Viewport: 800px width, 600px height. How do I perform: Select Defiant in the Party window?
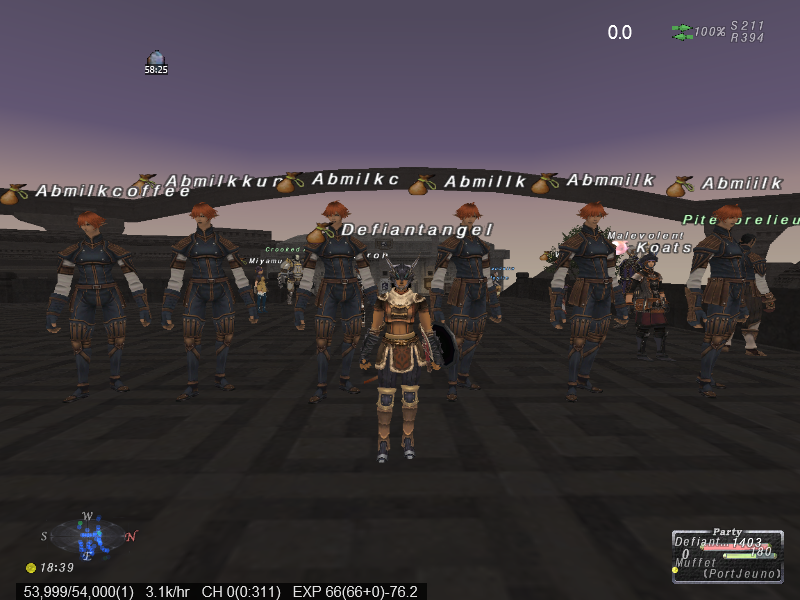(697, 543)
